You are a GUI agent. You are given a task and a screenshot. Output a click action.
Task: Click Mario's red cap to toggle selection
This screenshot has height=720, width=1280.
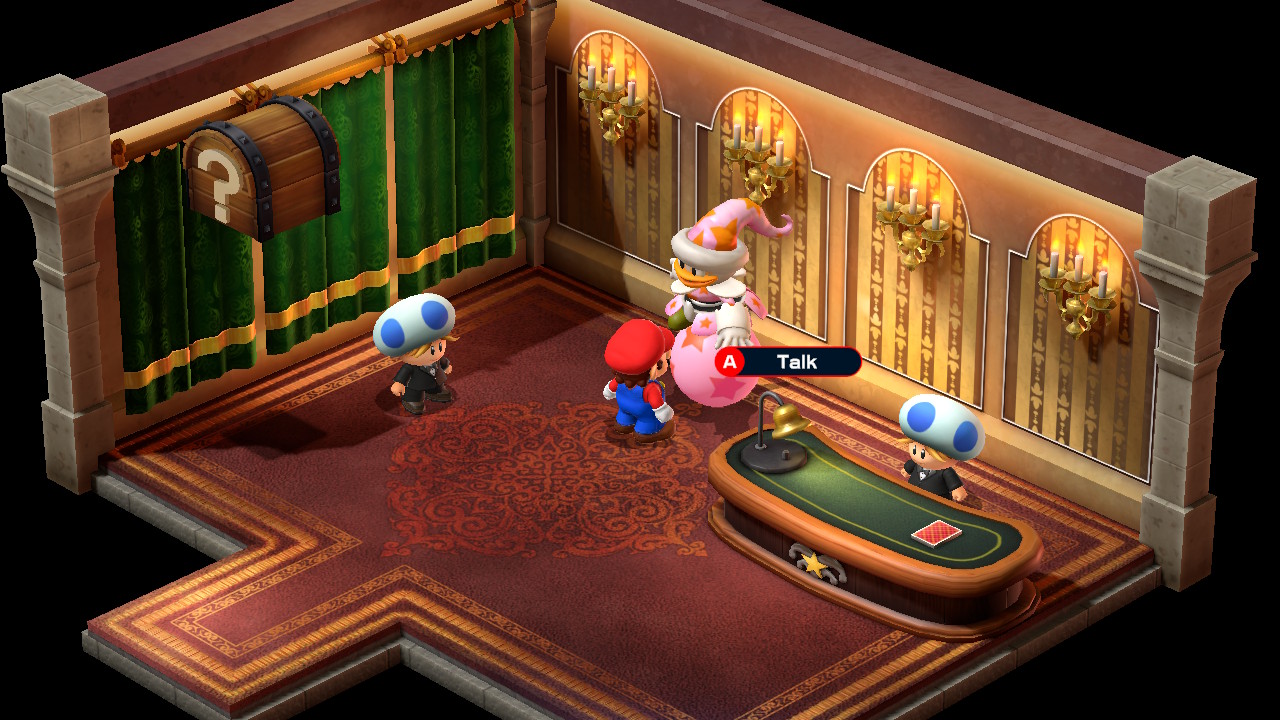[x=640, y=345]
